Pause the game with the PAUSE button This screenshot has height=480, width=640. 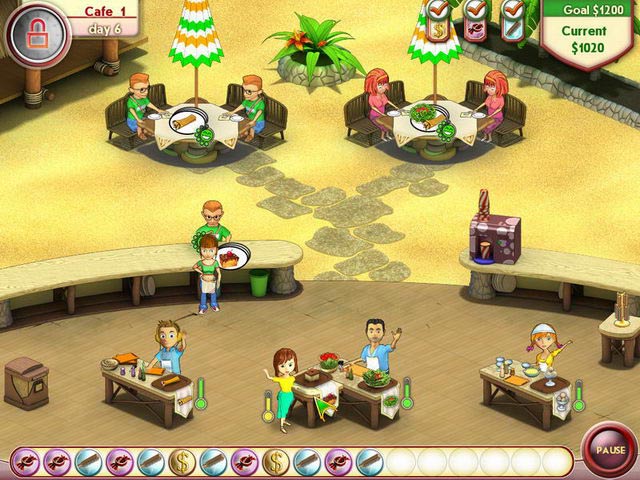click(609, 450)
